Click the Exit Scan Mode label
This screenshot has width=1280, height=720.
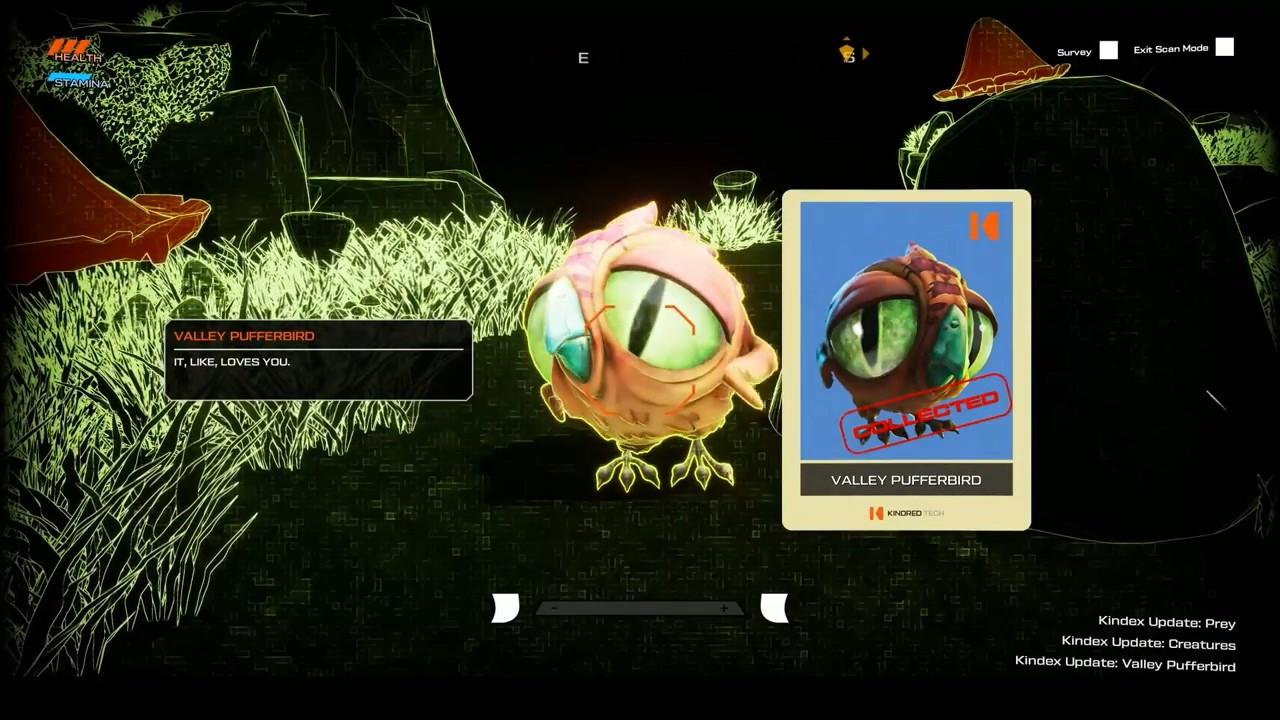1170,49
